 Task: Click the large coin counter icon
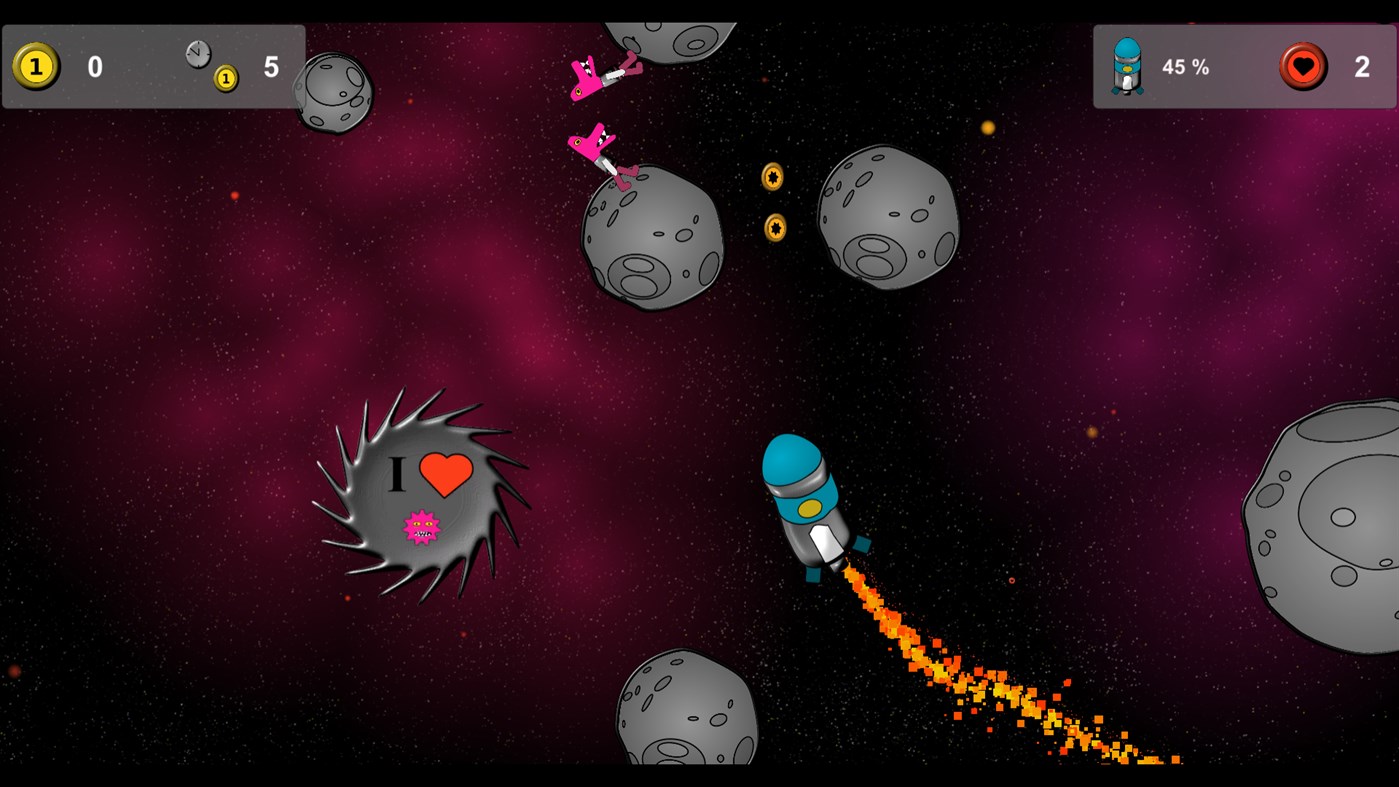[35, 67]
